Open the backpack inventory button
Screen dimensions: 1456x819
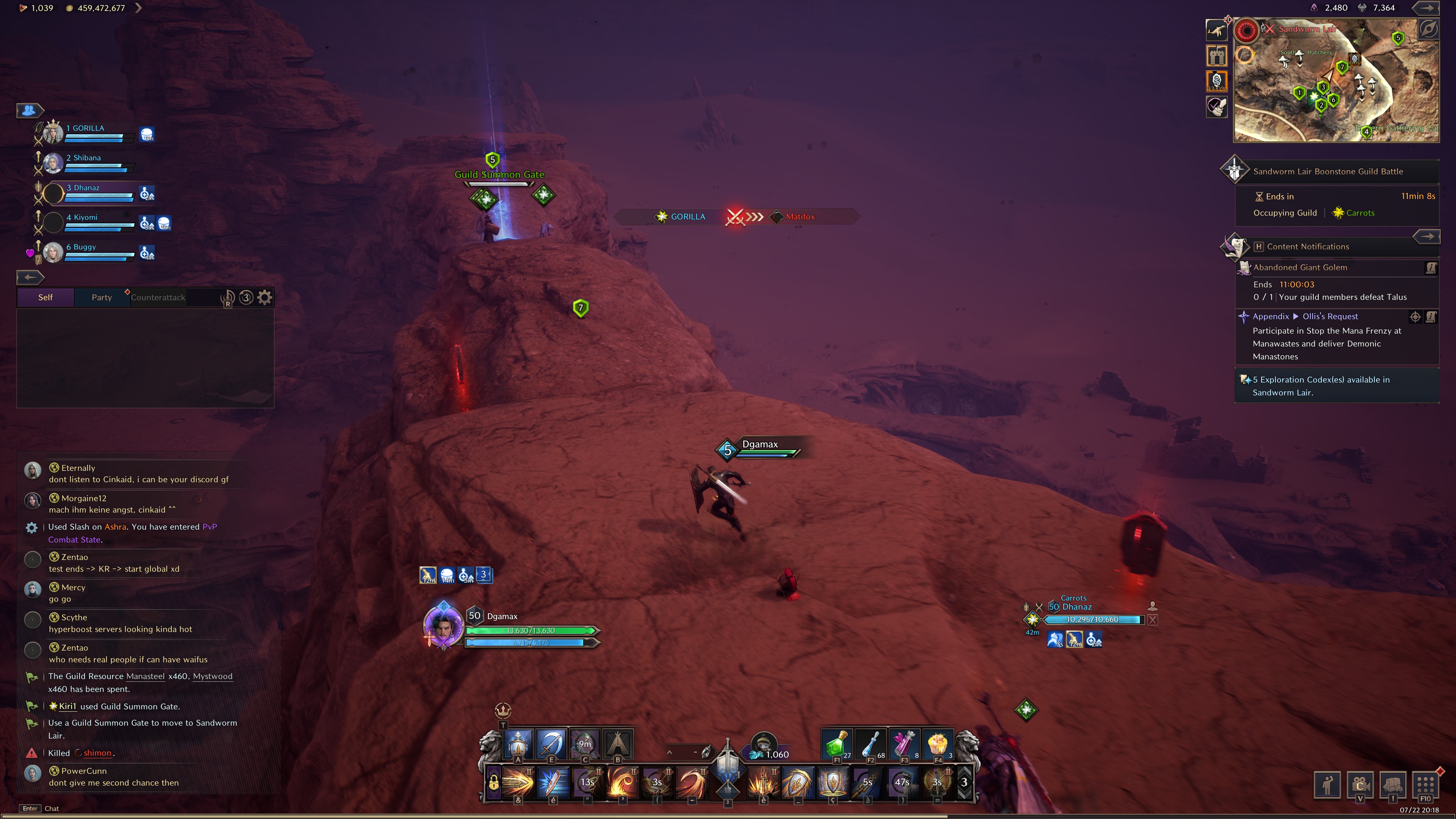[1393, 784]
